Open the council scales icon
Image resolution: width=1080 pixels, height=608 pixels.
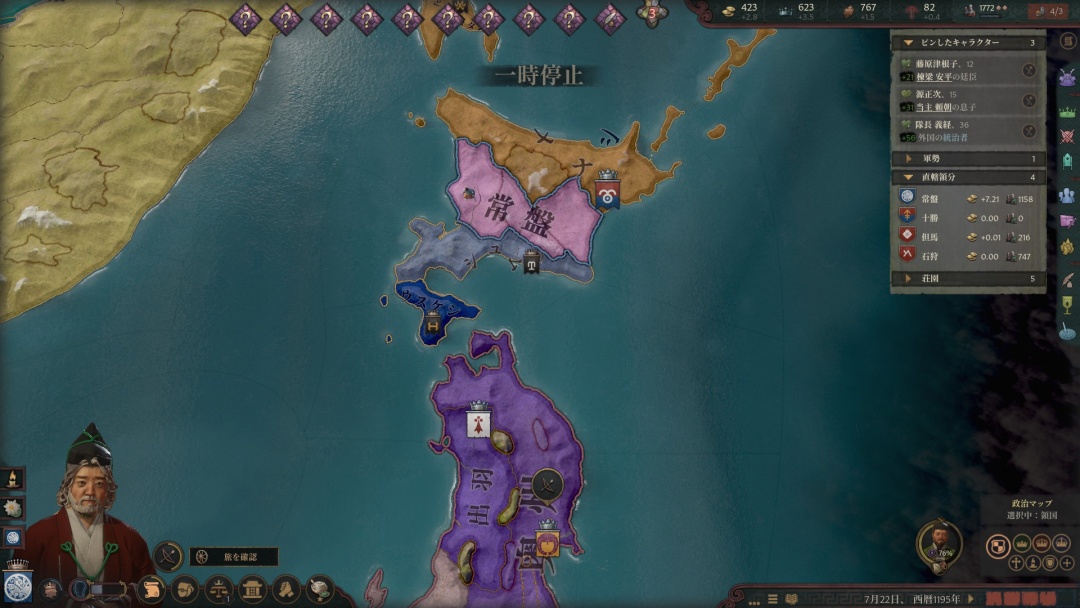pos(217,588)
